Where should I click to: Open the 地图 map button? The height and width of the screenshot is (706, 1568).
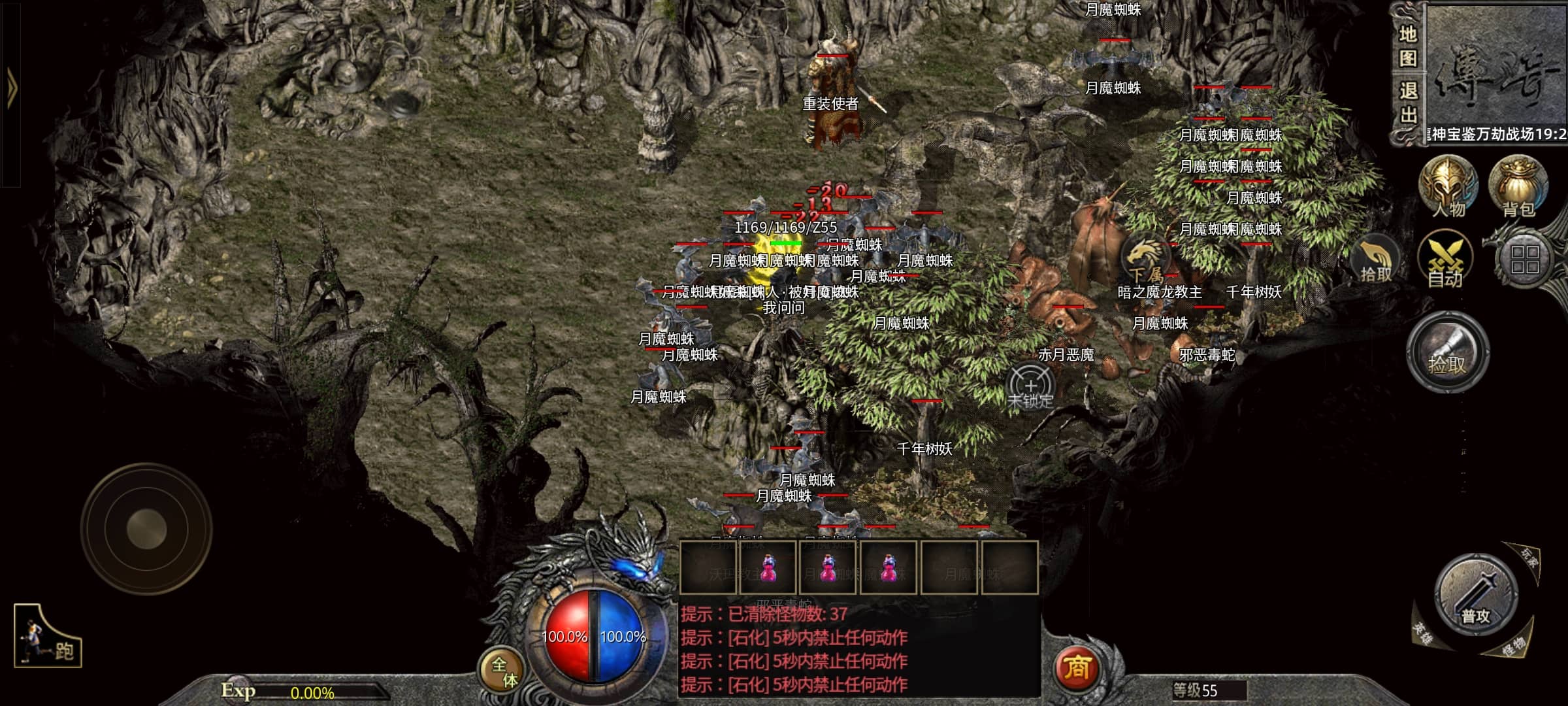point(1407,46)
